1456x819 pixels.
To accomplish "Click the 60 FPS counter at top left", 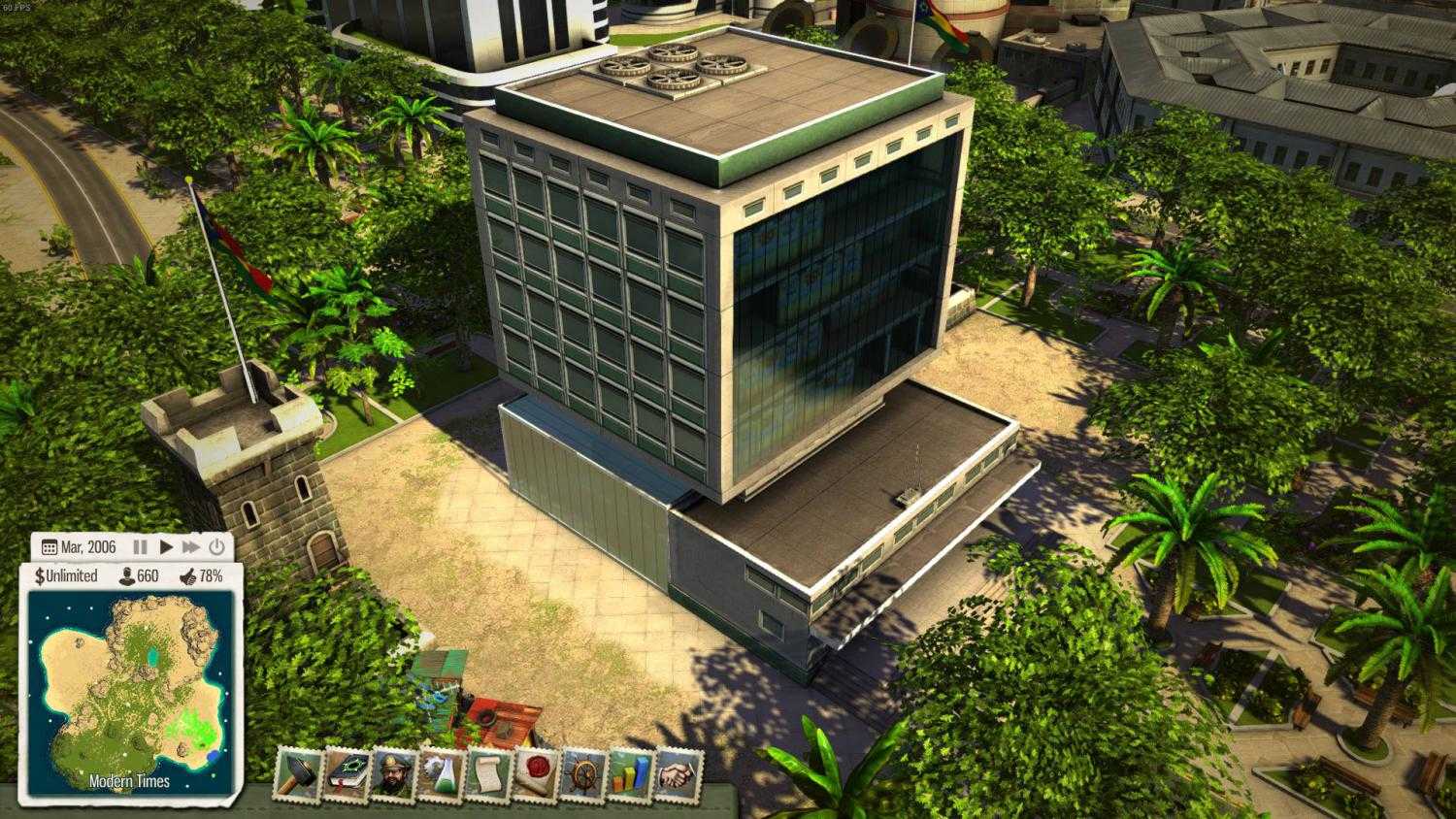I will pos(17,6).
